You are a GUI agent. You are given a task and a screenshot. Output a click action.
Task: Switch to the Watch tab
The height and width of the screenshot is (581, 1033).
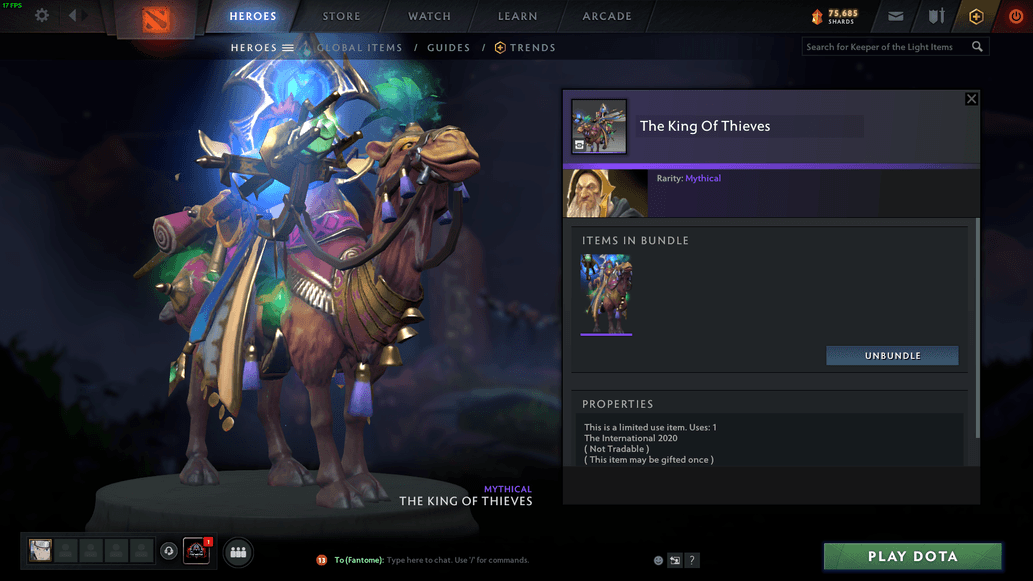(x=429, y=16)
